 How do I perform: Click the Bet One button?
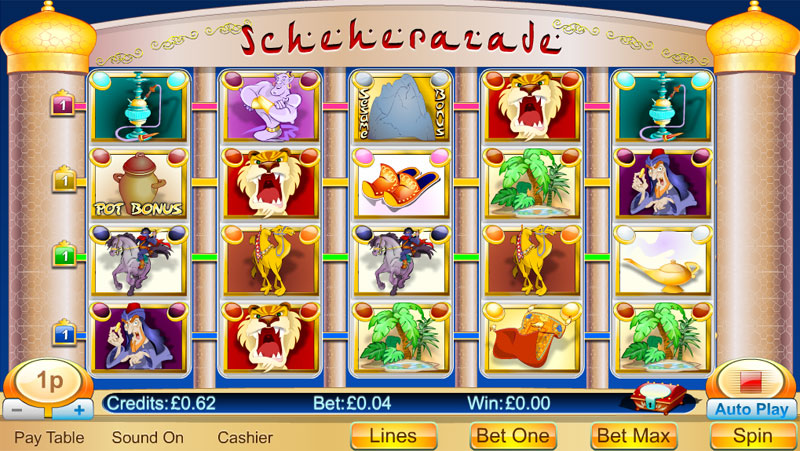click(513, 436)
